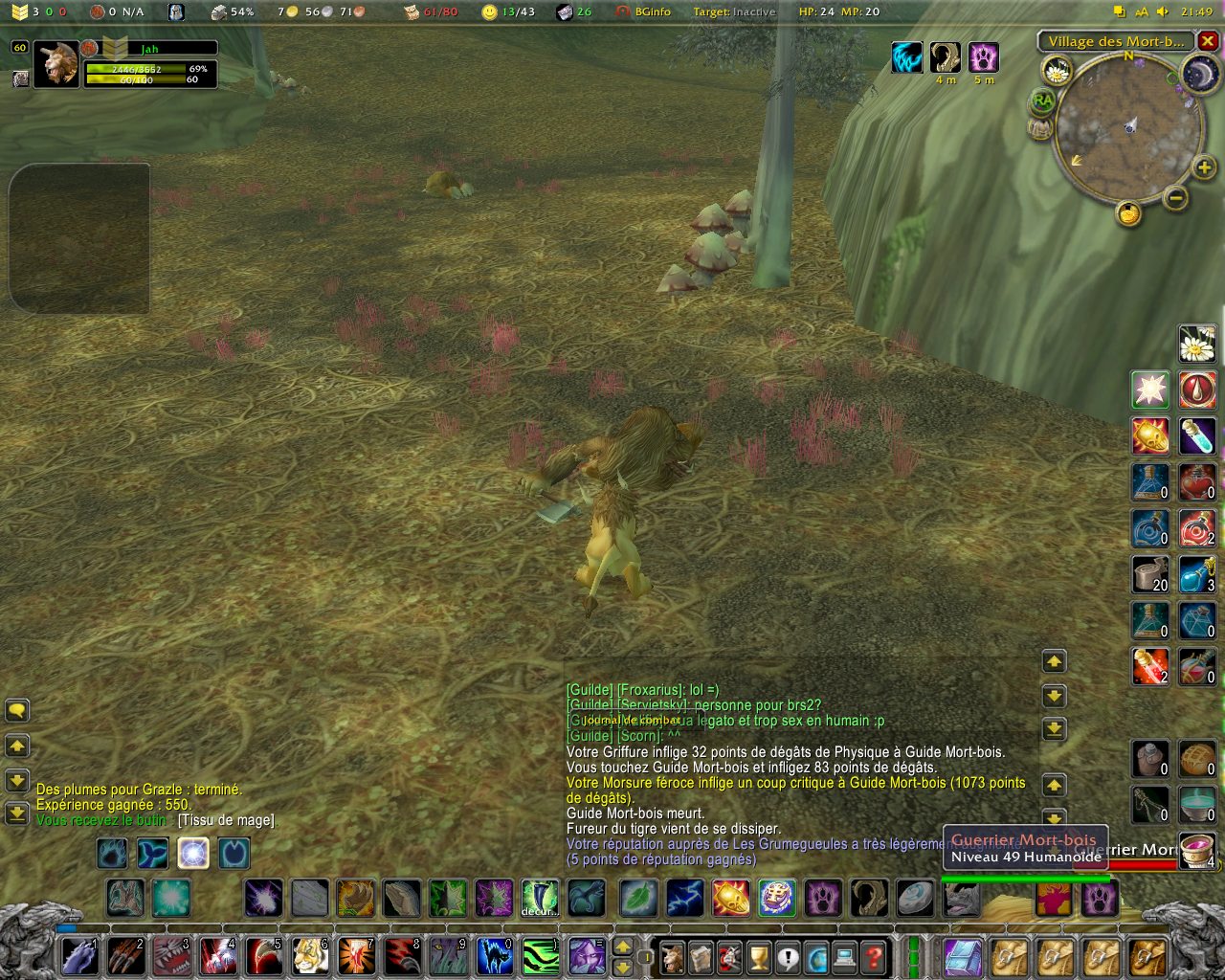Open the chat speech bubble button
The width and height of the screenshot is (1225, 980).
click(17, 711)
